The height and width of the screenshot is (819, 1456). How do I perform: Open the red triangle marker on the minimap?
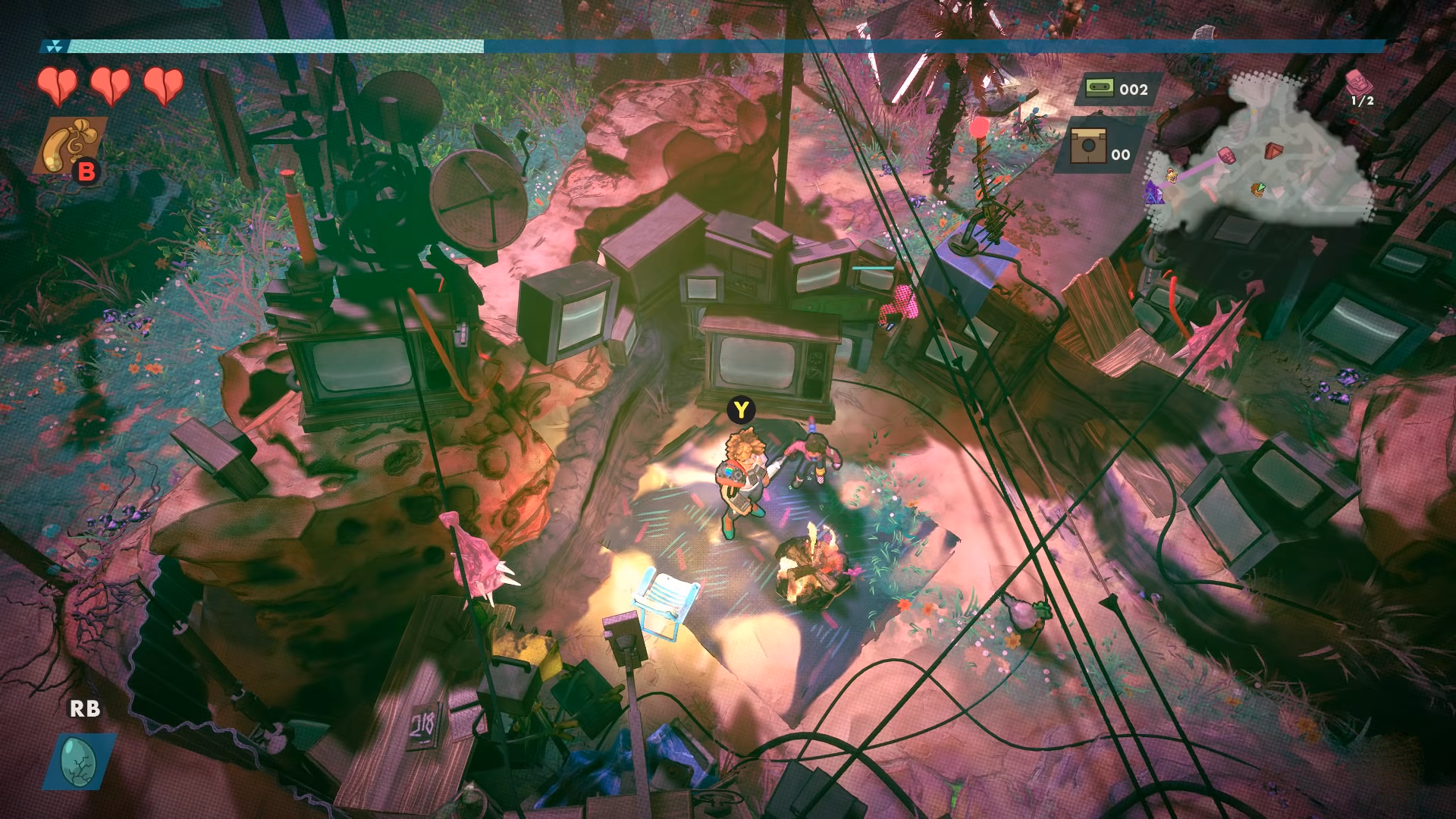[1273, 151]
